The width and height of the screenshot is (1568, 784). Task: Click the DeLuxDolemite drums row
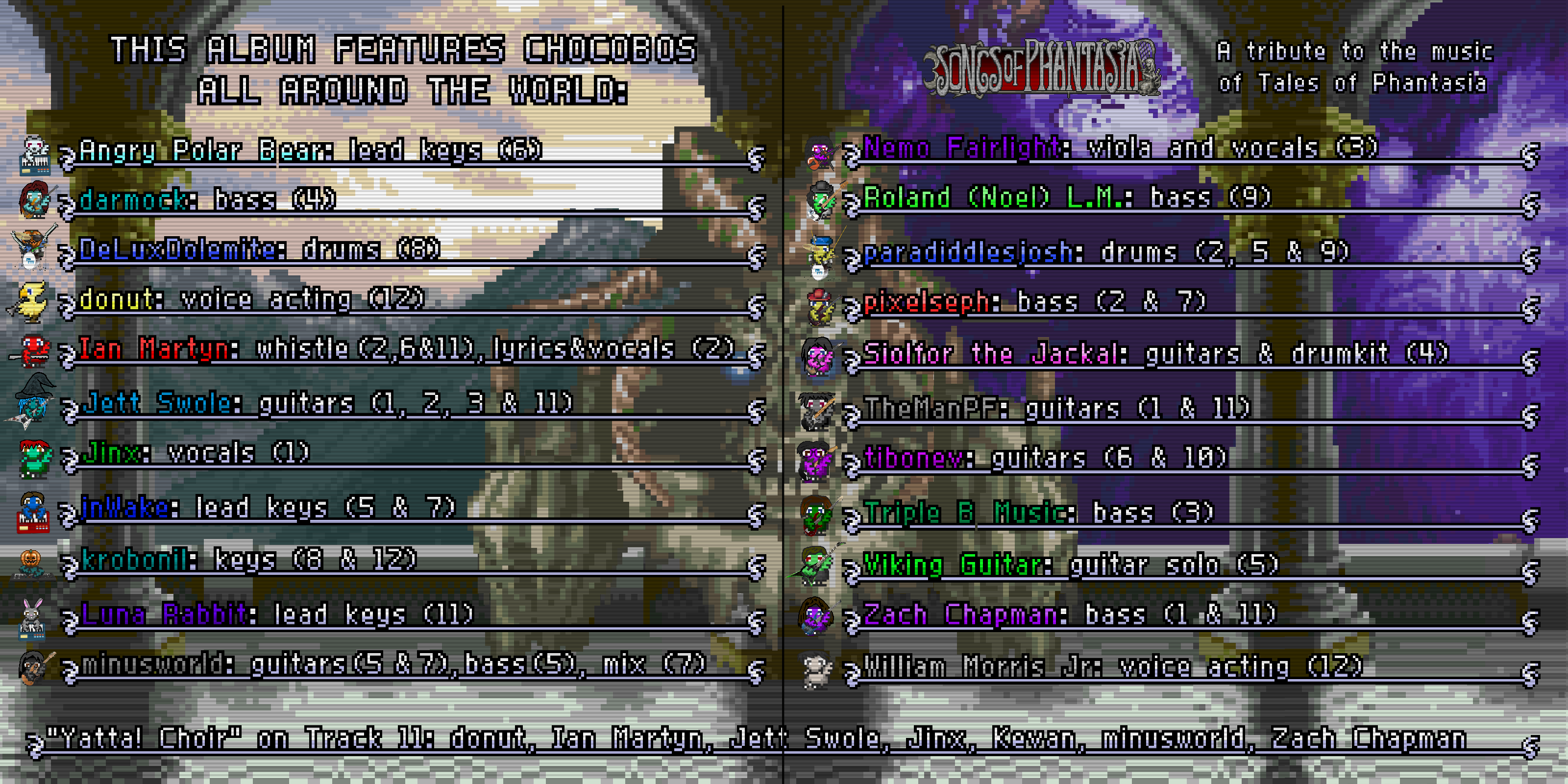point(259,249)
